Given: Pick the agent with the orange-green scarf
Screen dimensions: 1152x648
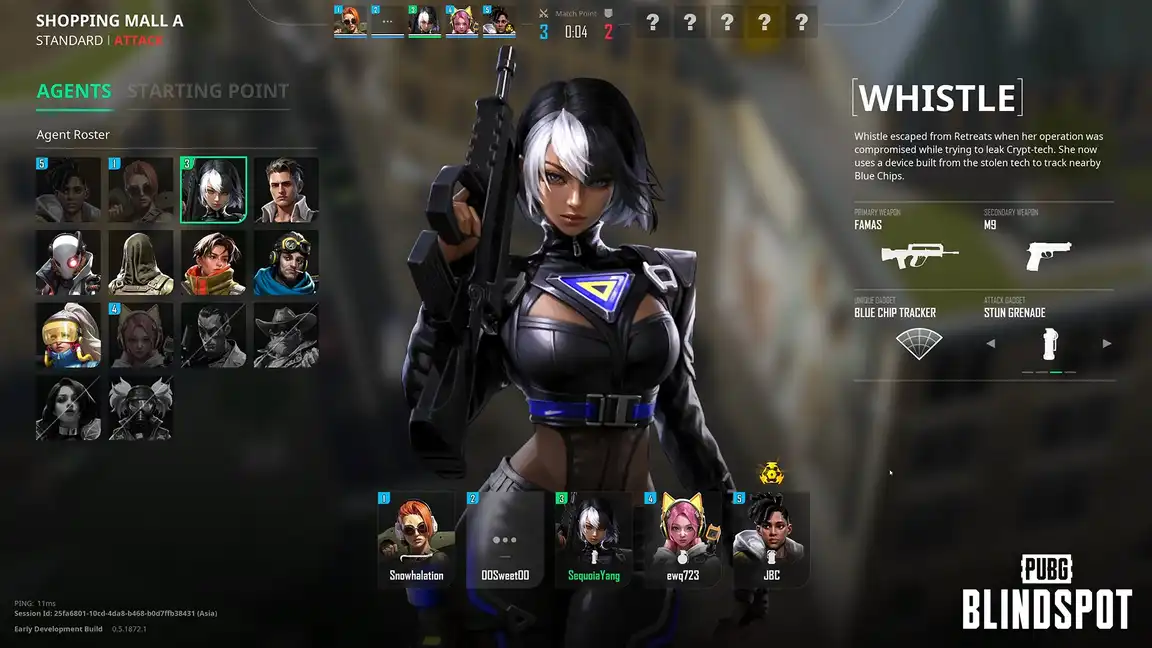Looking at the screenshot, I should 214,263.
